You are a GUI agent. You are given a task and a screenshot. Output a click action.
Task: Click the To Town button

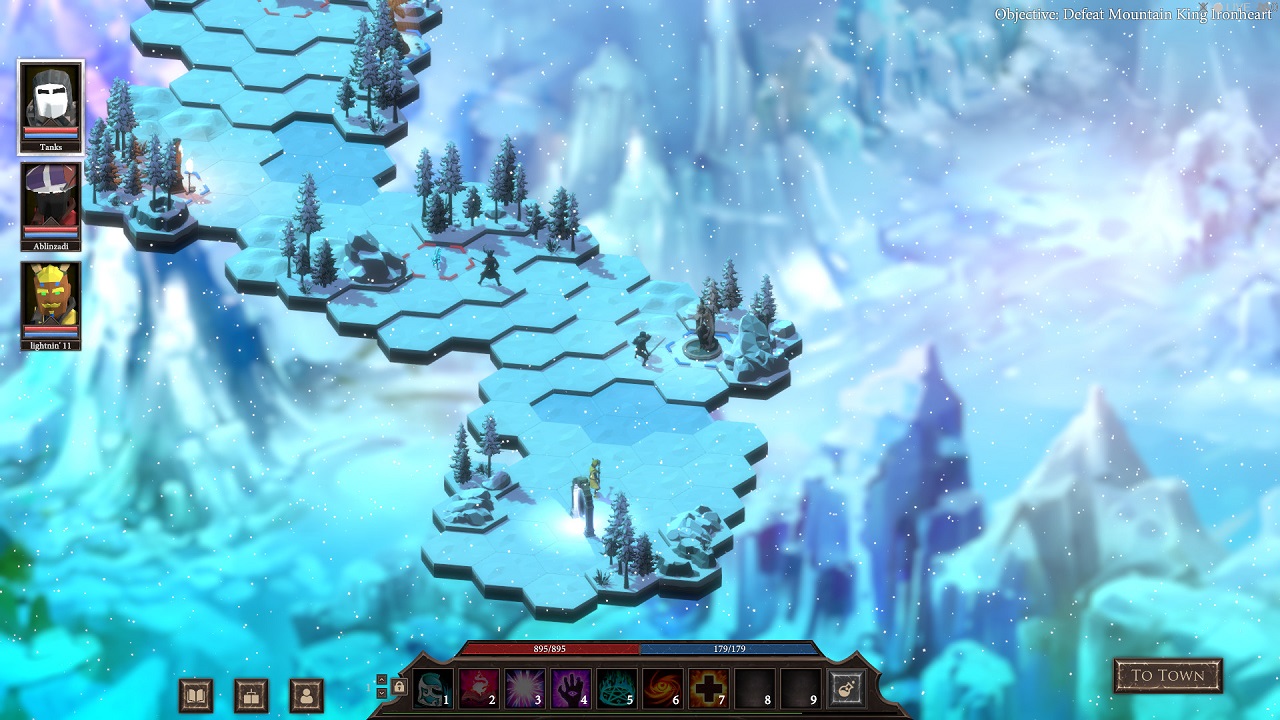1168,676
